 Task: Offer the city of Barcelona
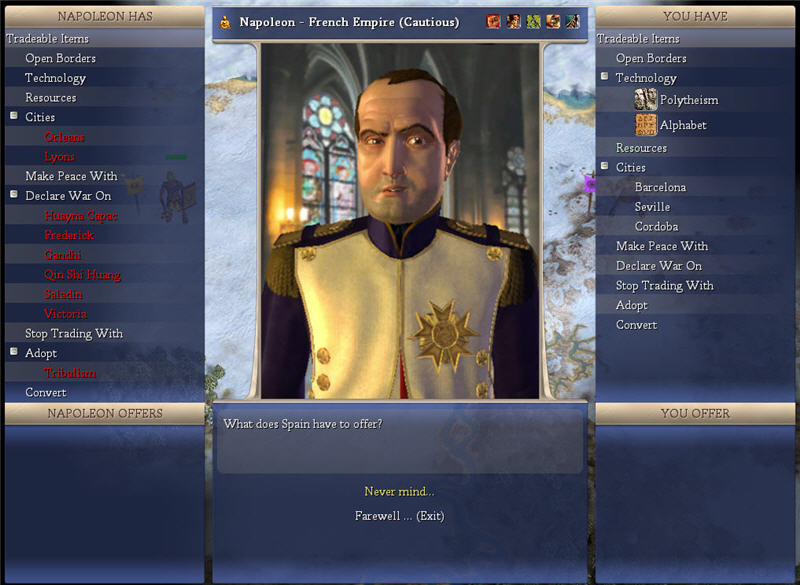(660, 187)
